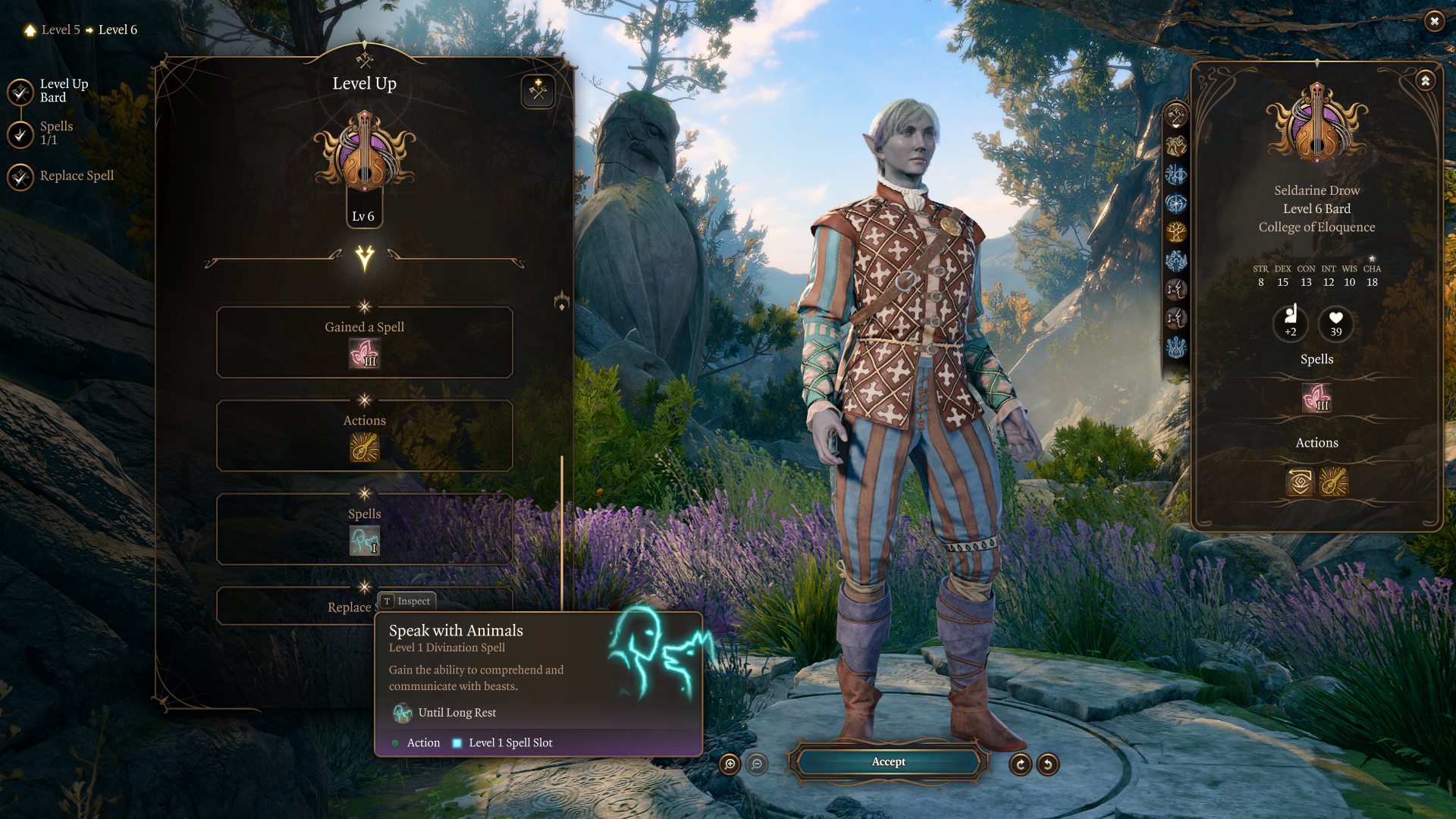Accept the level up changes

[888, 762]
